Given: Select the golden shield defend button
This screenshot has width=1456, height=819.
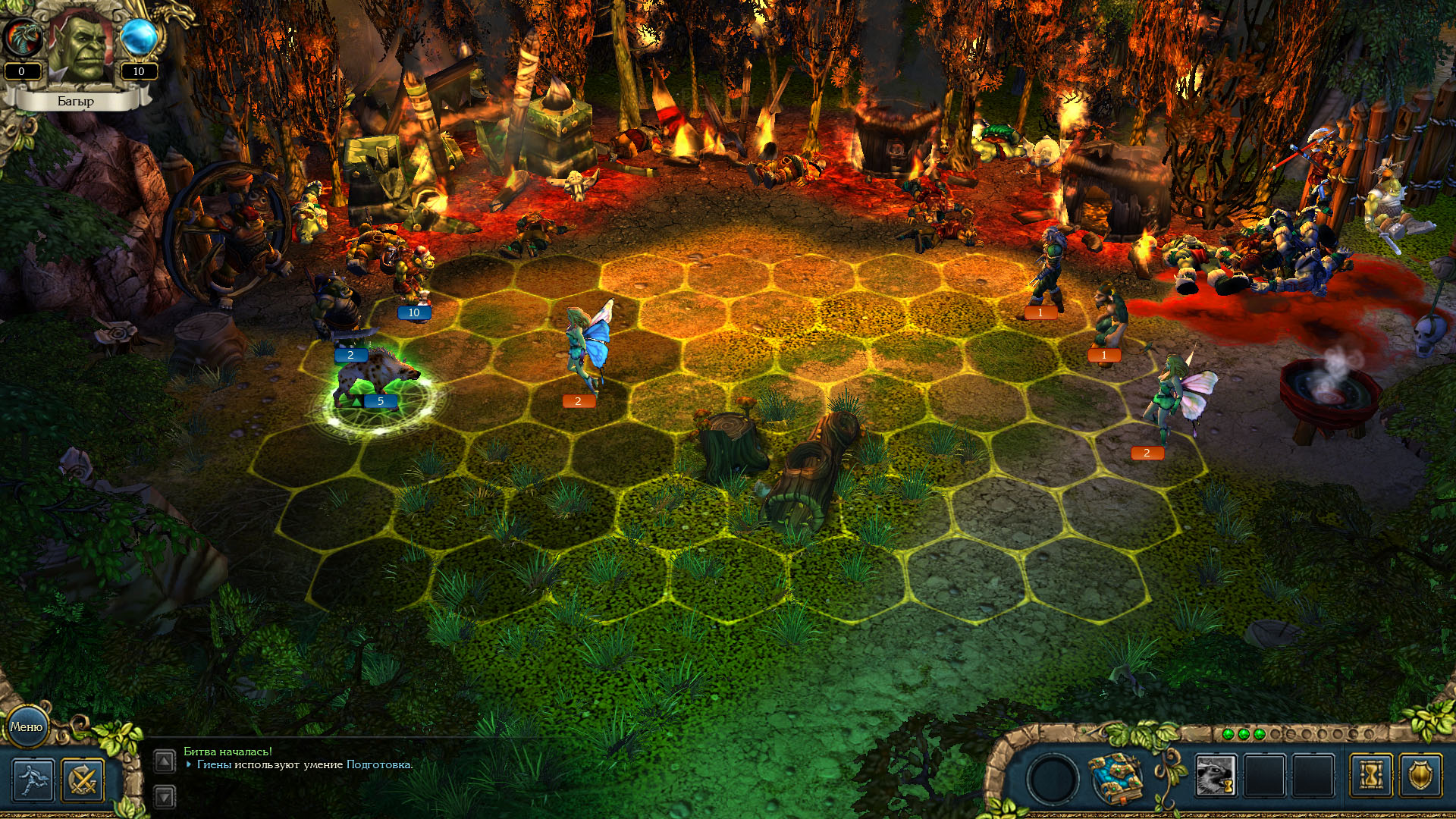Looking at the screenshot, I should pyautogui.click(x=1420, y=776).
